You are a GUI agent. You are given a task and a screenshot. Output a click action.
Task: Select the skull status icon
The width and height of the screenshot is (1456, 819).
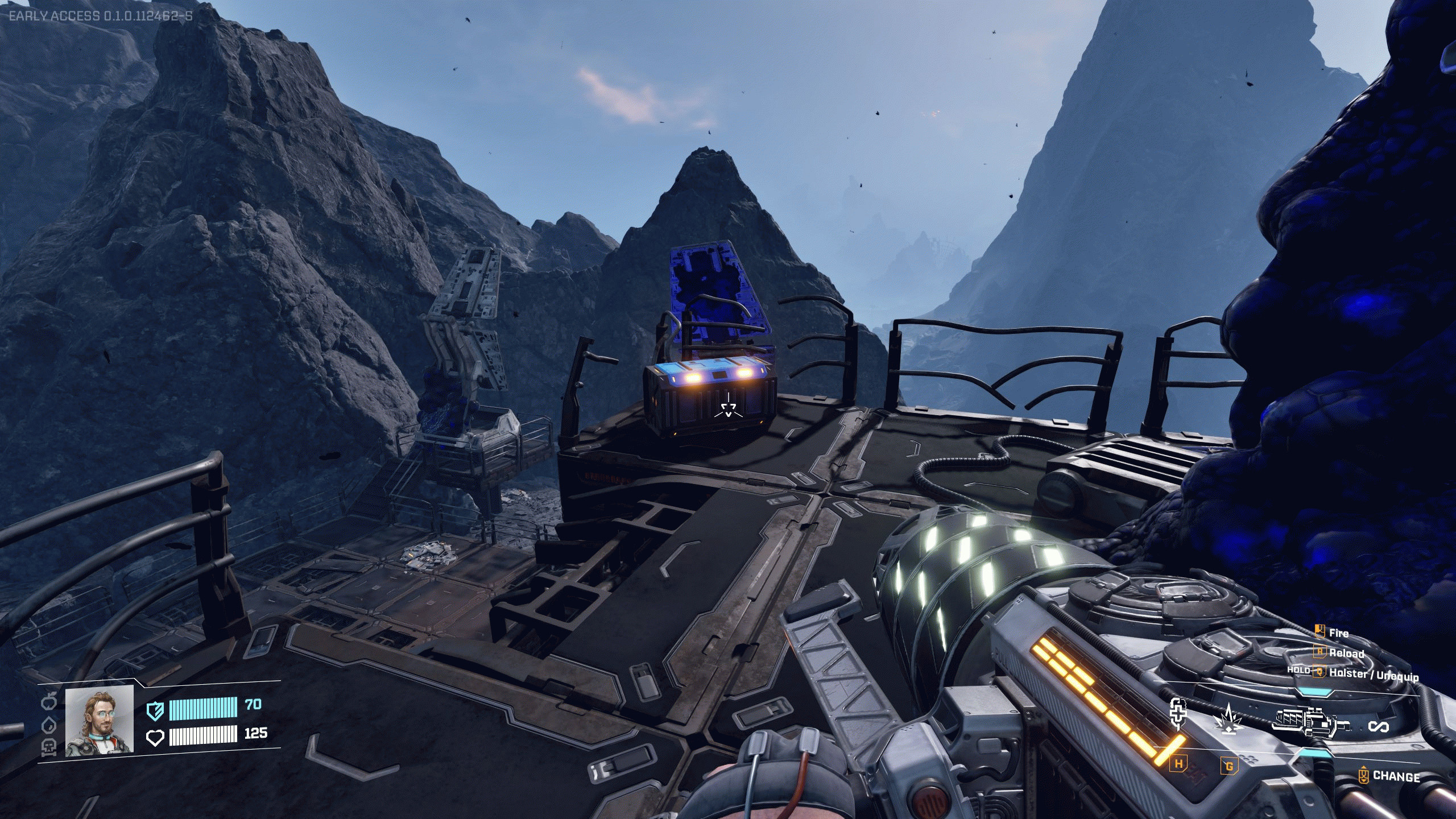(x=49, y=747)
